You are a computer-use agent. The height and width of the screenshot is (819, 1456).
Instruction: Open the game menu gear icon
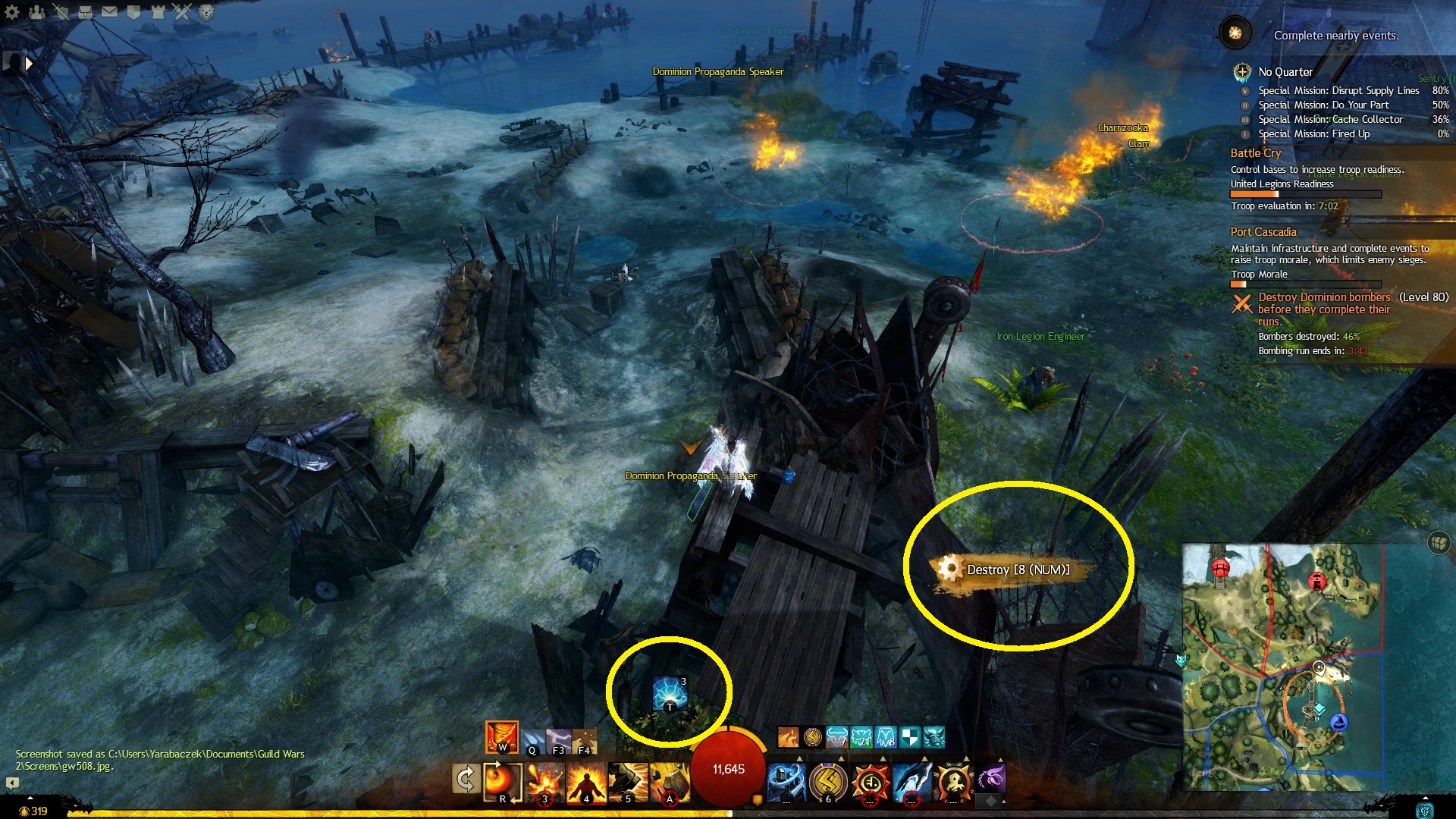click(12, 11)
